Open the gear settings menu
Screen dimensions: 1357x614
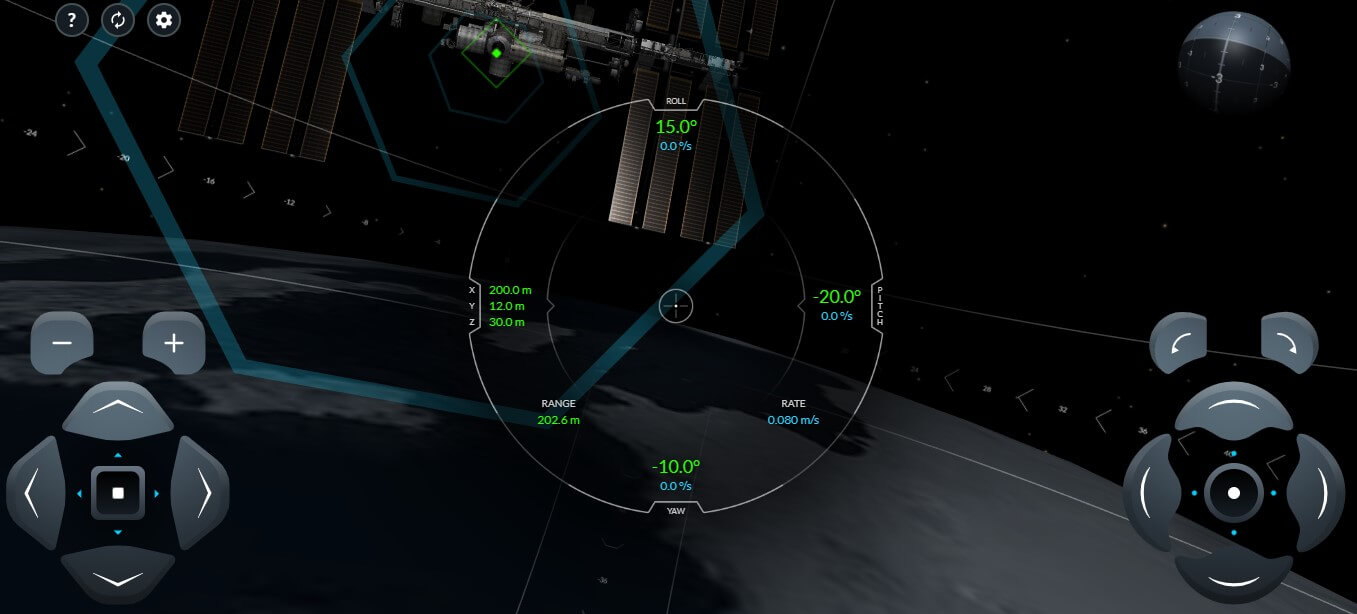164,20
